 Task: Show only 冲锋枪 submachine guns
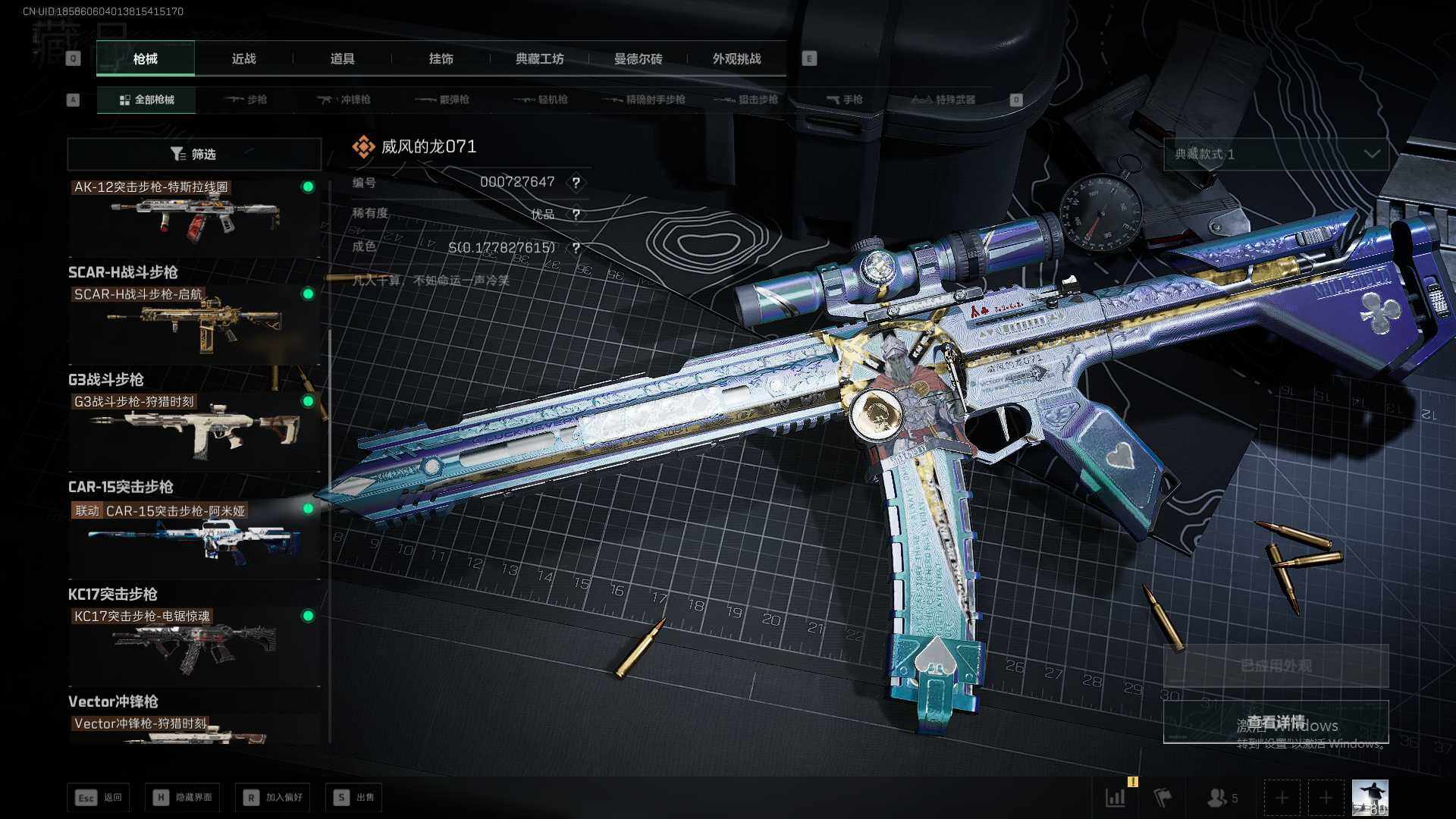pyautogui.click(x=344, y=99)
